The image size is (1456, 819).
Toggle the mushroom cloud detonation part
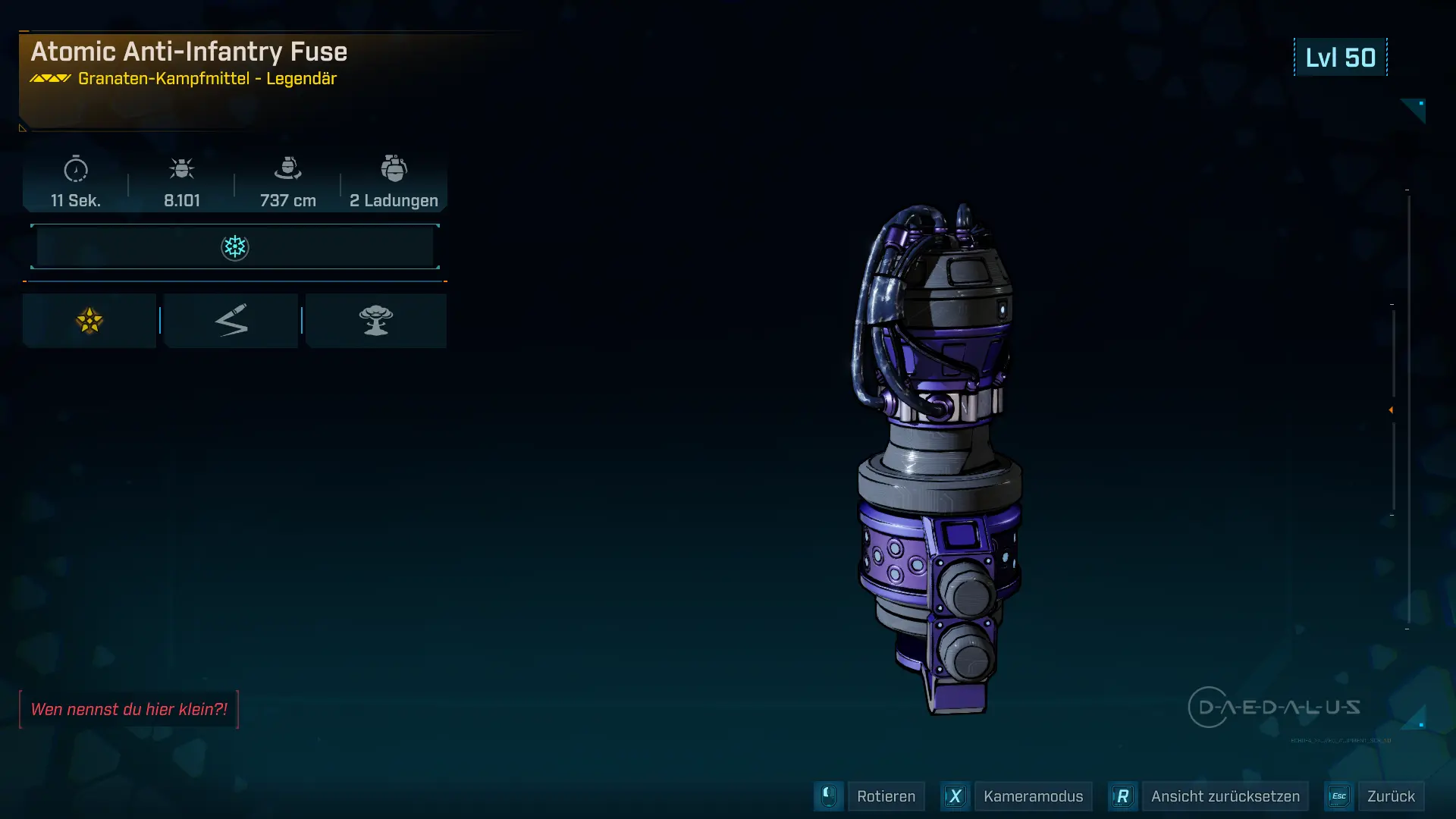(376, 320)
